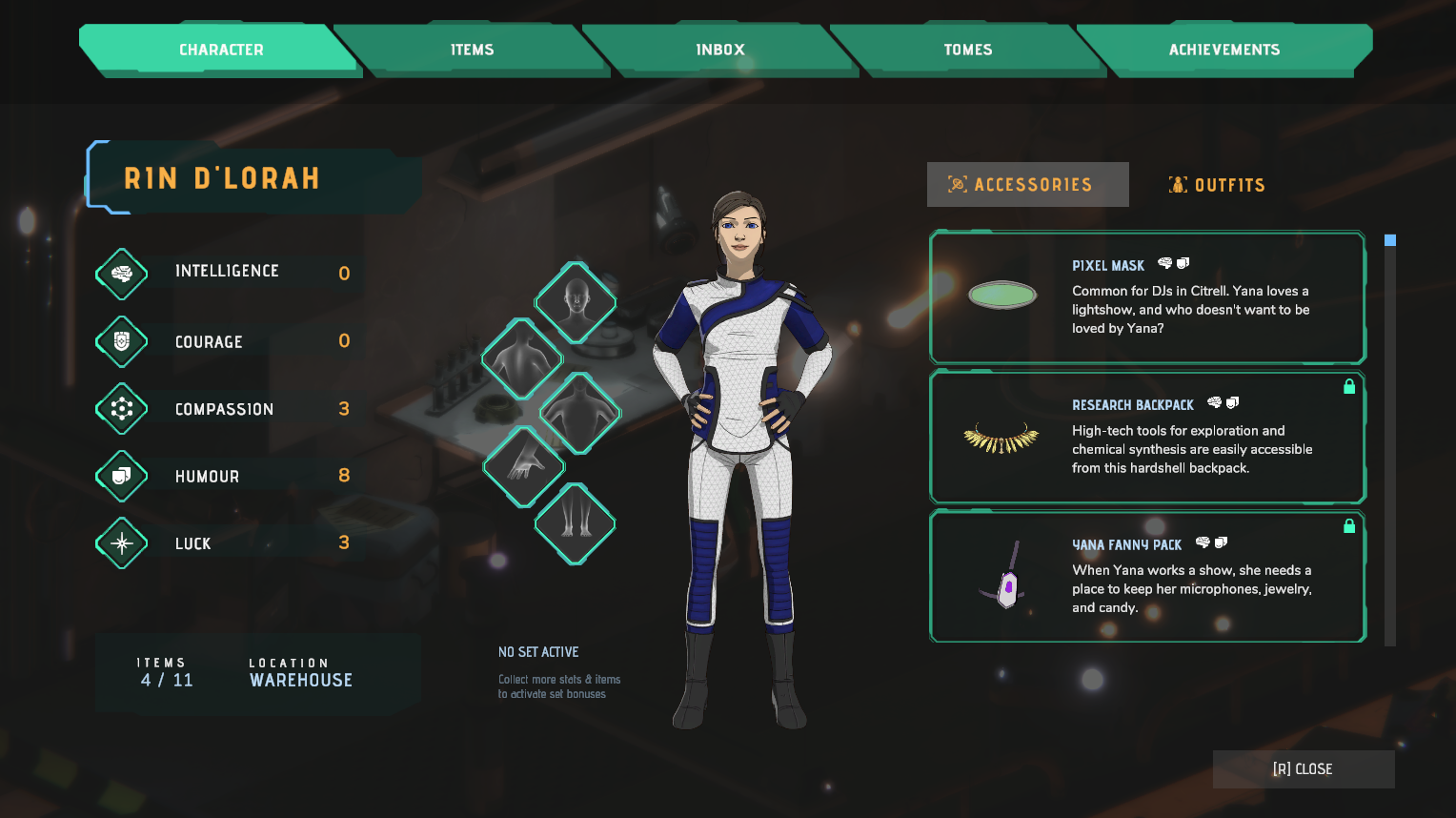Click the Intelligence brain icon
1456x818 pixels.
point(122,274)
